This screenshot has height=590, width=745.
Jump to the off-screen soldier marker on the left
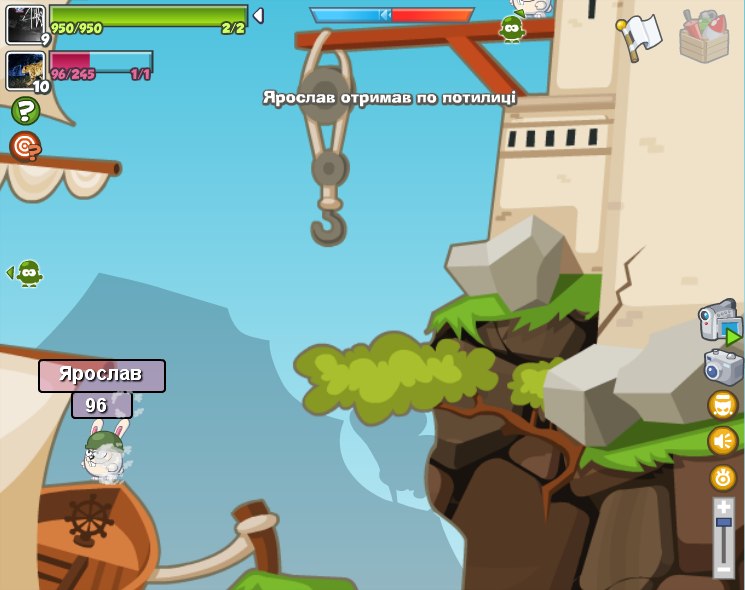coord(26,272)
